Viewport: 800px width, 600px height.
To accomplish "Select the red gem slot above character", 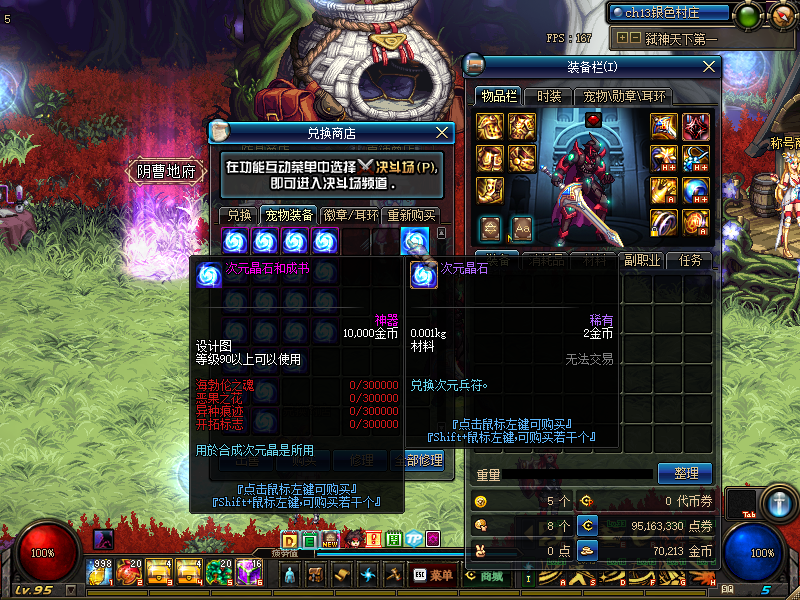I will point(592,120).
